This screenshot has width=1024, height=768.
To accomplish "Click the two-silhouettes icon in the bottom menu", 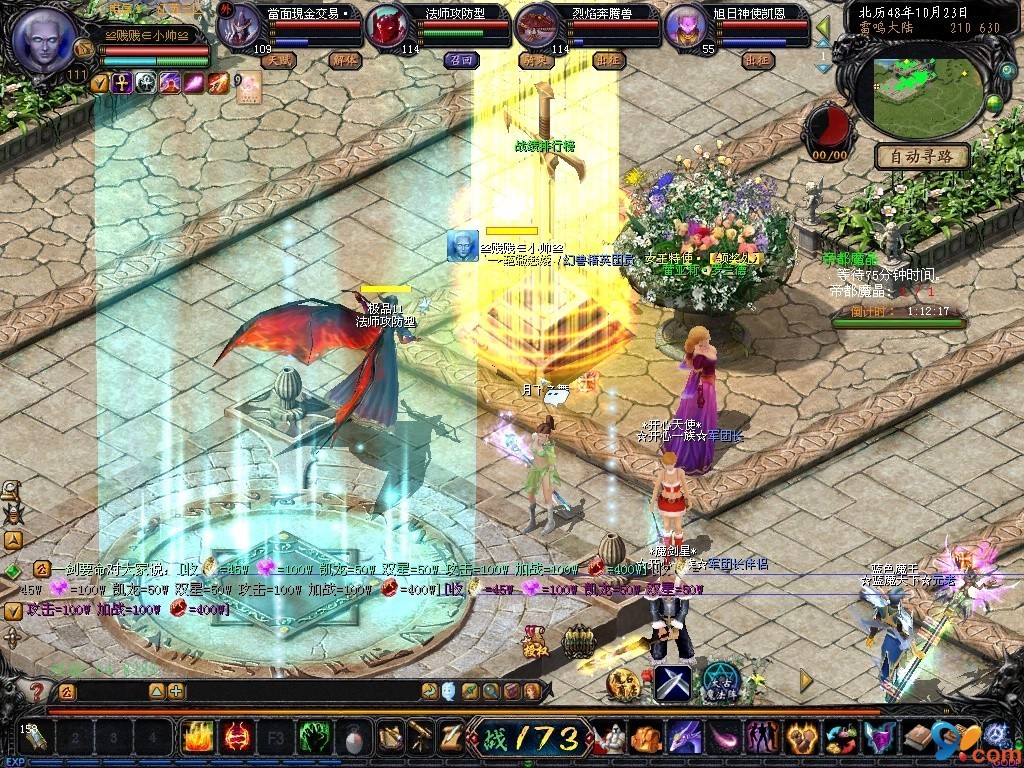I will tap(763, 738).
